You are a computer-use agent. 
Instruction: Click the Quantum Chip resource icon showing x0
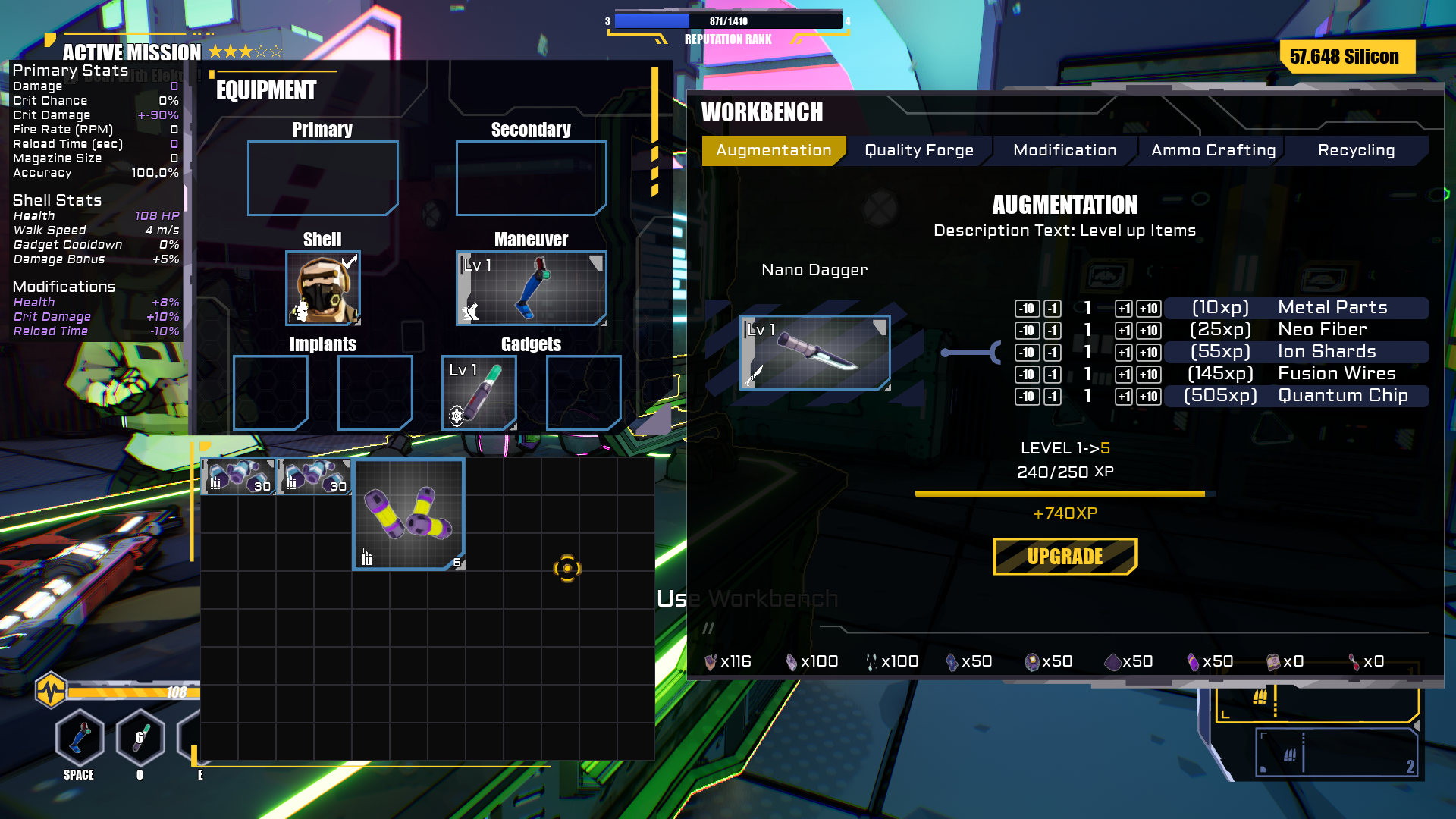[x=1273, y=661]
